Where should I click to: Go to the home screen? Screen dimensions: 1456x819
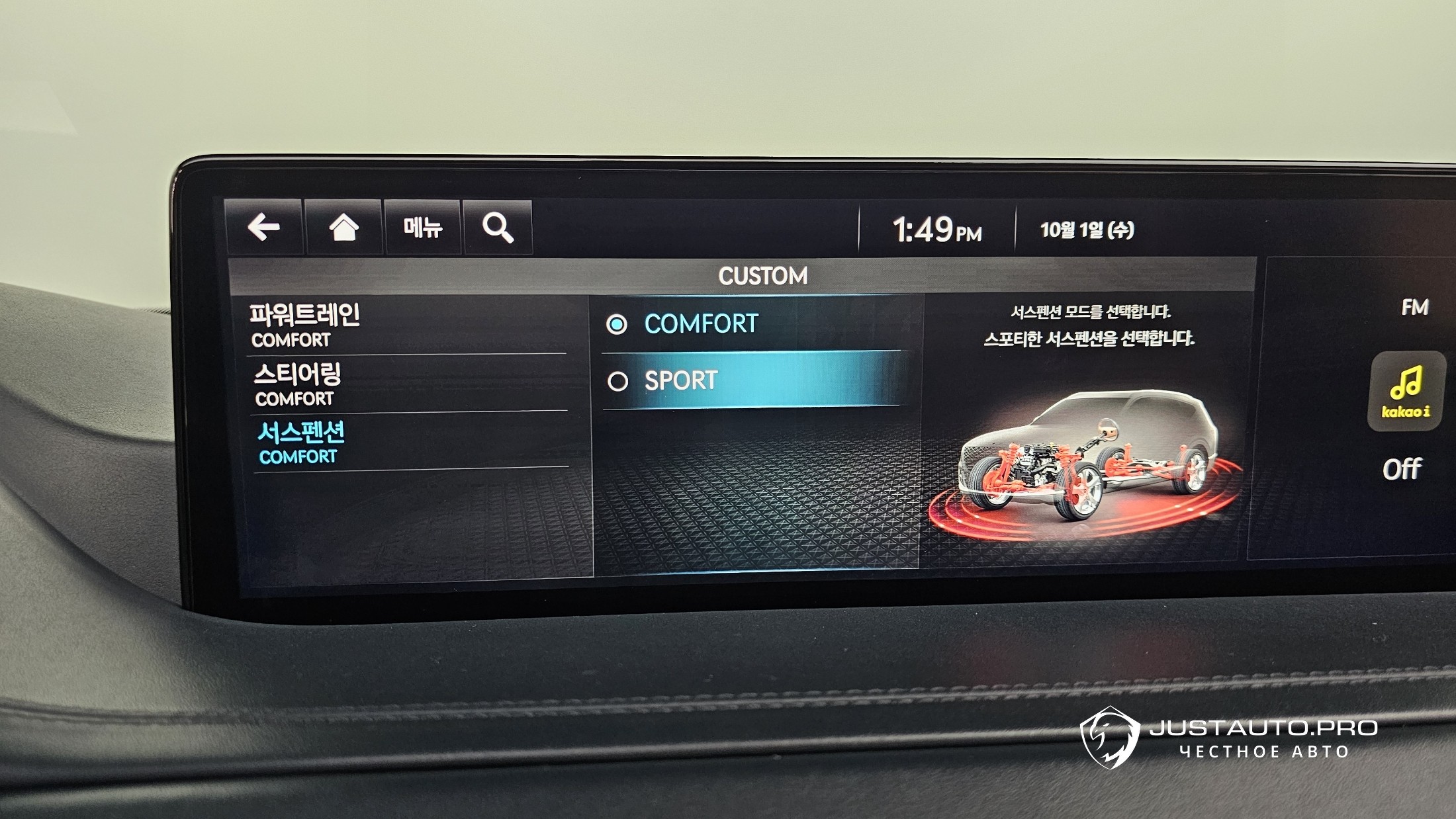point(343,228)
